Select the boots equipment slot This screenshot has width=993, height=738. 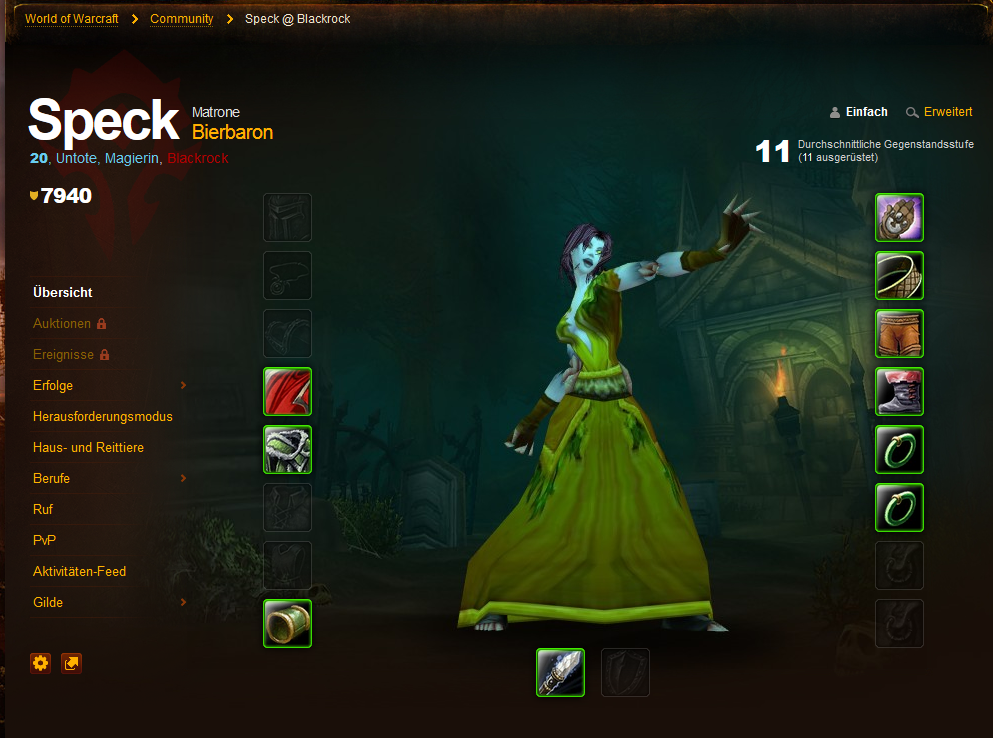pyautogui.click(x=899, y=392)
